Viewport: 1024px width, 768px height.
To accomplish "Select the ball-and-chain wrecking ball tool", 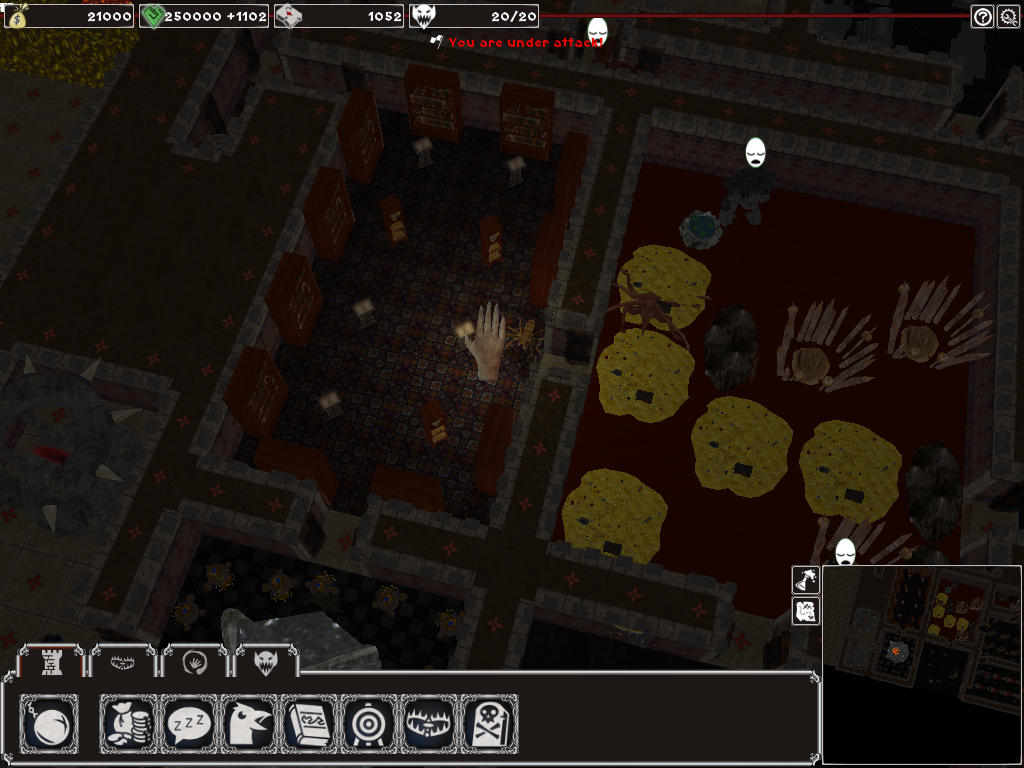I will tap(49, 724).
